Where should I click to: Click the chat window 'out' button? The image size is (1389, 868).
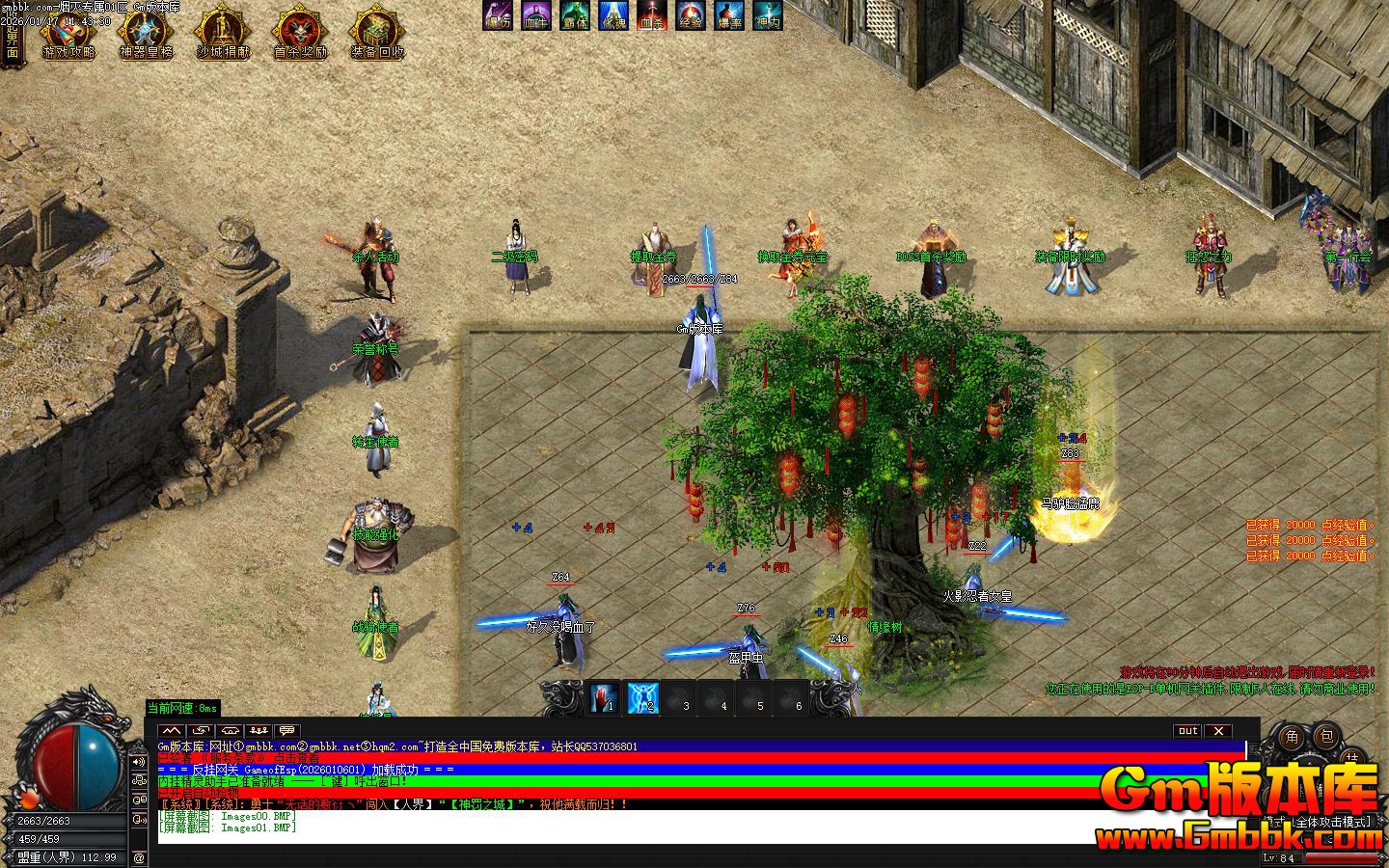click(x=1187, y=731)
